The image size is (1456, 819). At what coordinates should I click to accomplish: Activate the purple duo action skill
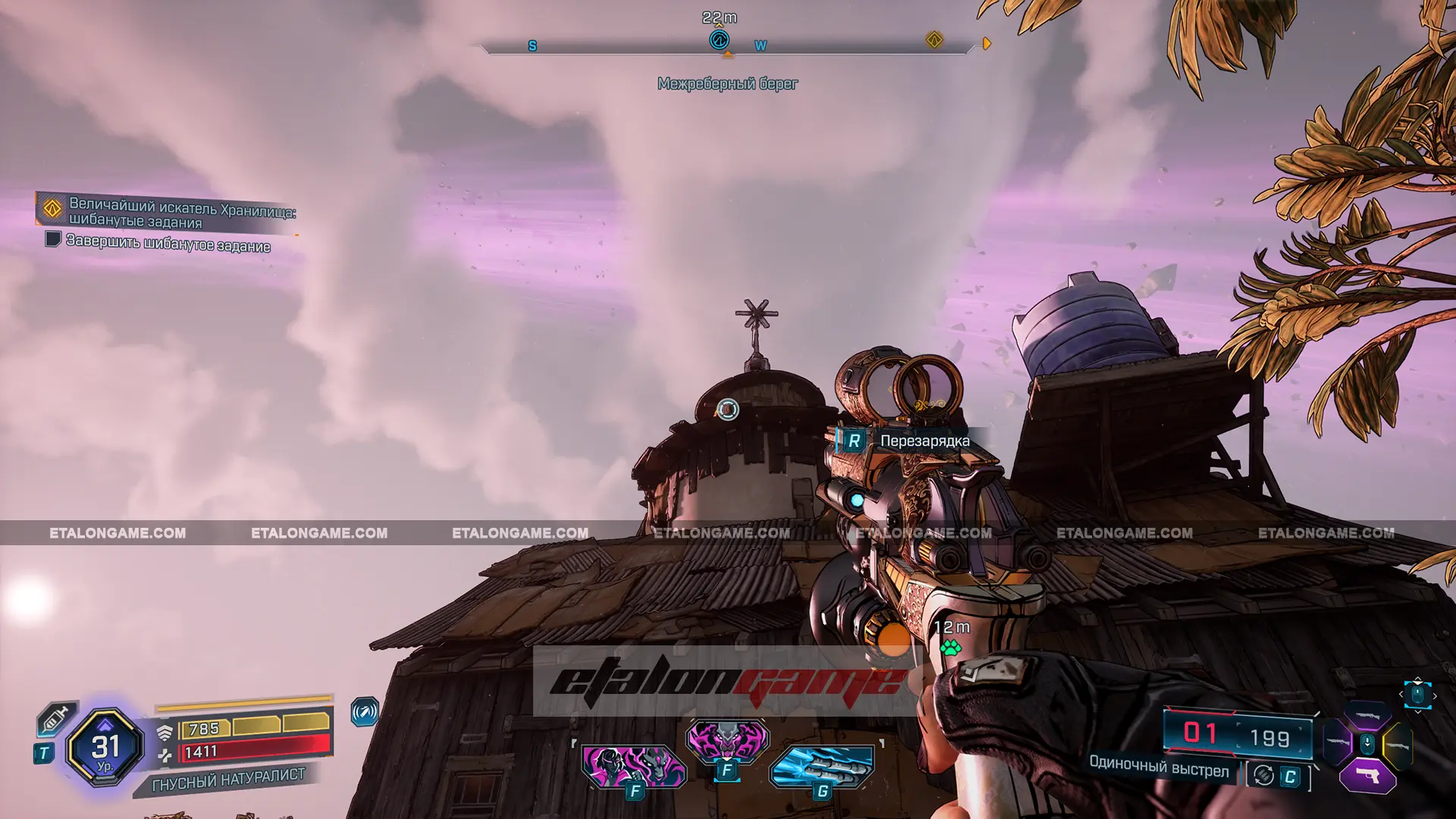click(634, 766)
